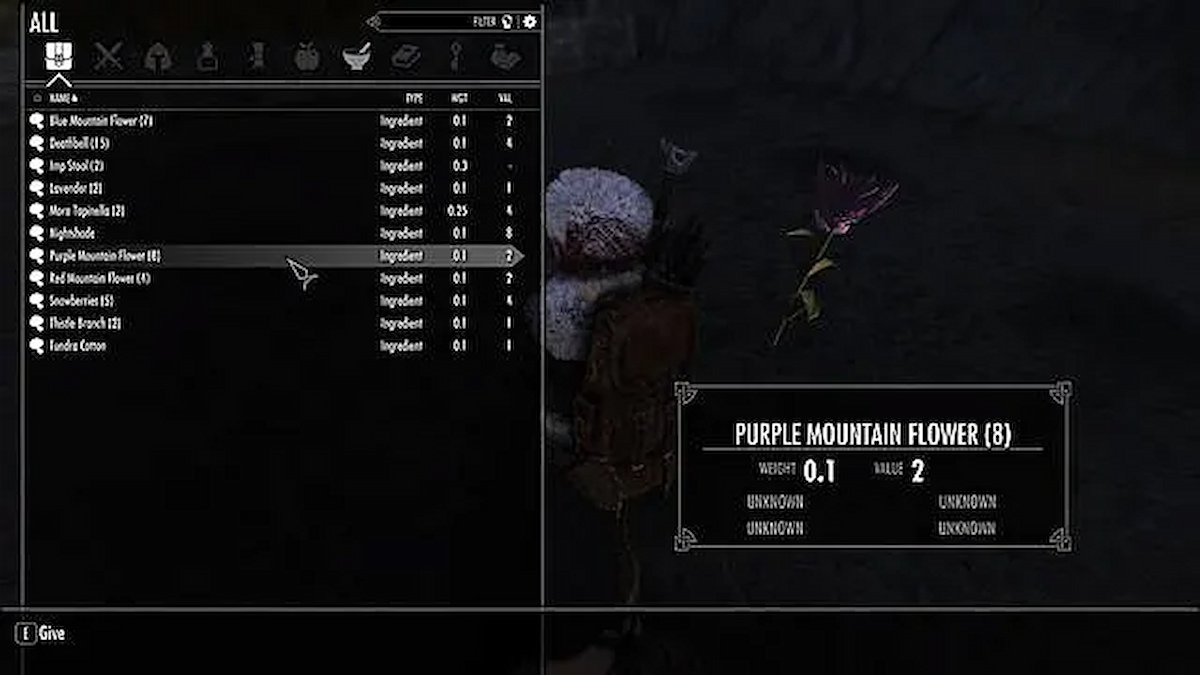Open the helmet armor category tab
Viewport: 1200px width, 675px height.
(157, 57)
